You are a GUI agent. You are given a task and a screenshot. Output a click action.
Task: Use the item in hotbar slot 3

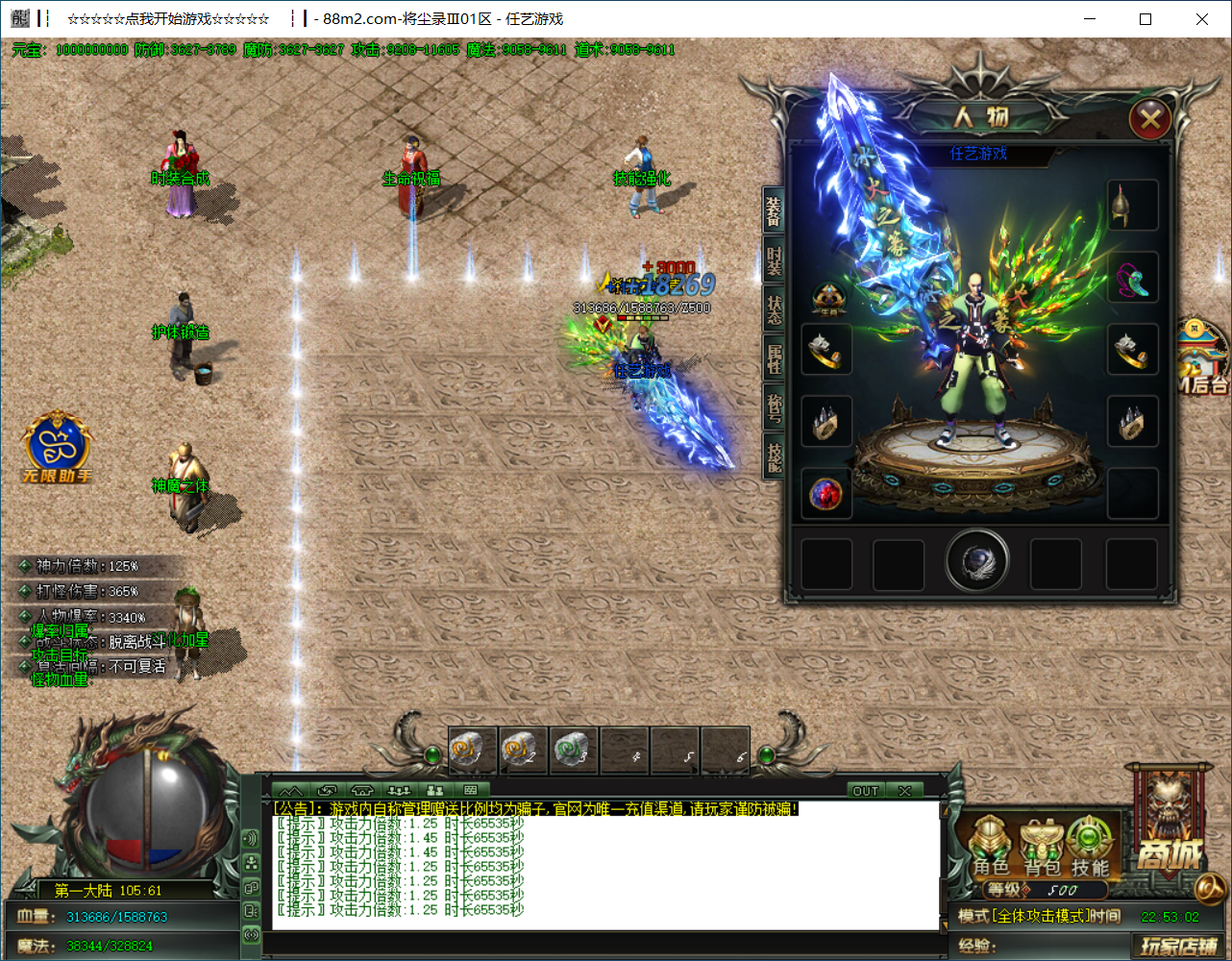coord(573,751)
